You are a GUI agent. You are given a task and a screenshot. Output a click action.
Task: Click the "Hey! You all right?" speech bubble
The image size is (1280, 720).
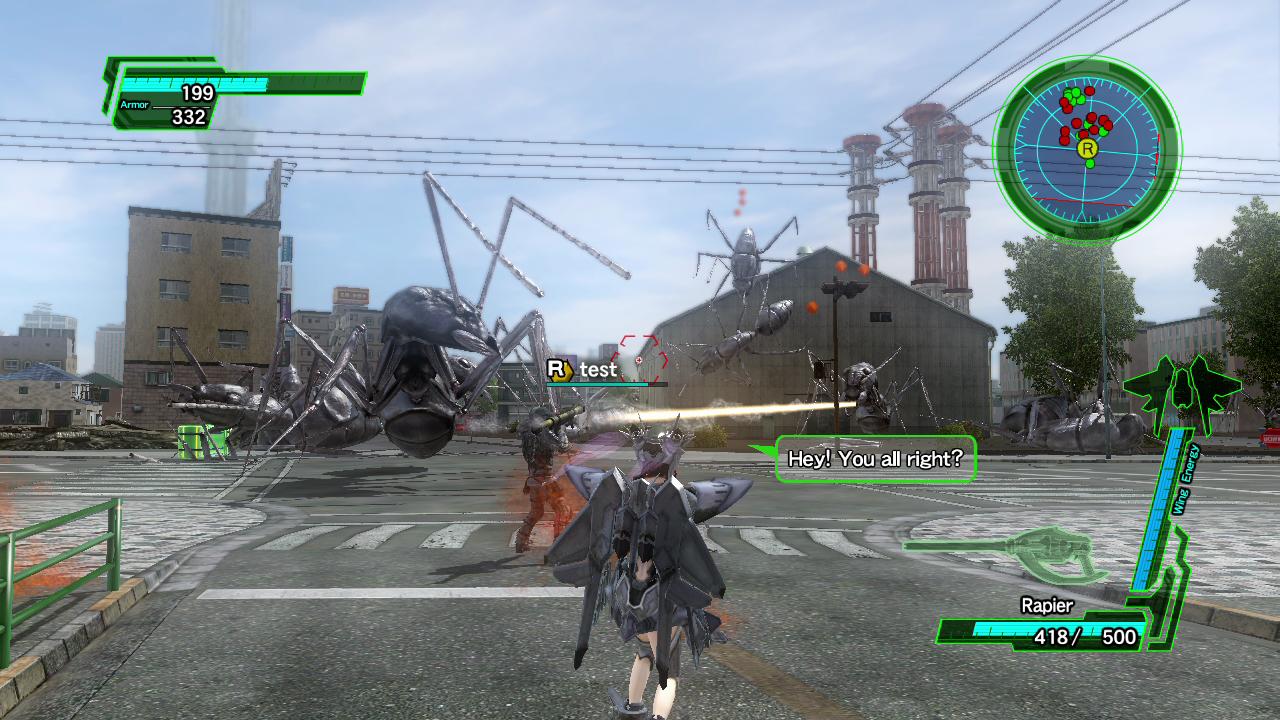(875, 460)
